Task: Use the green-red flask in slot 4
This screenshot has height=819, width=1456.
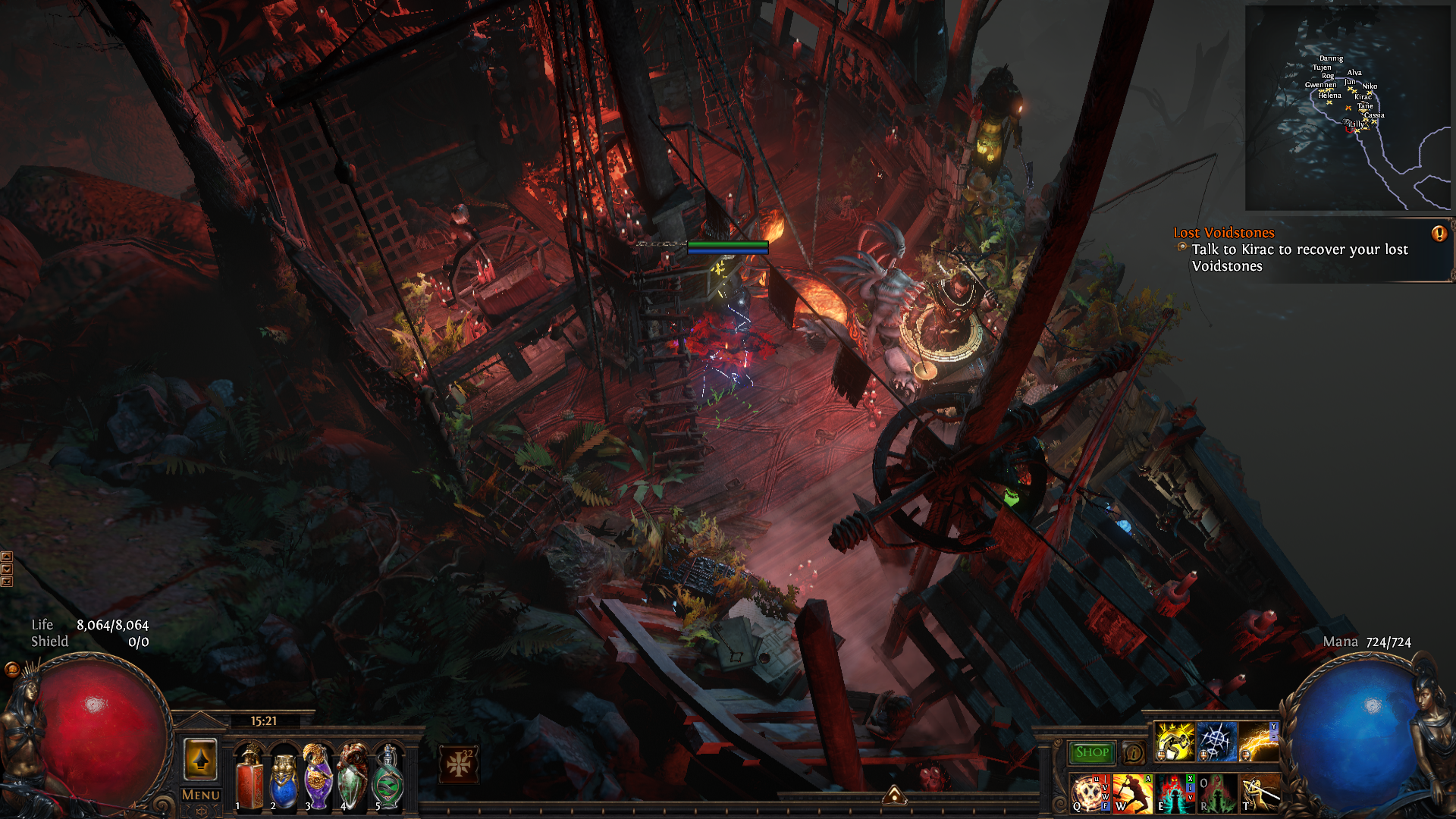Action: pyautogui.click(x=353, y=777)
